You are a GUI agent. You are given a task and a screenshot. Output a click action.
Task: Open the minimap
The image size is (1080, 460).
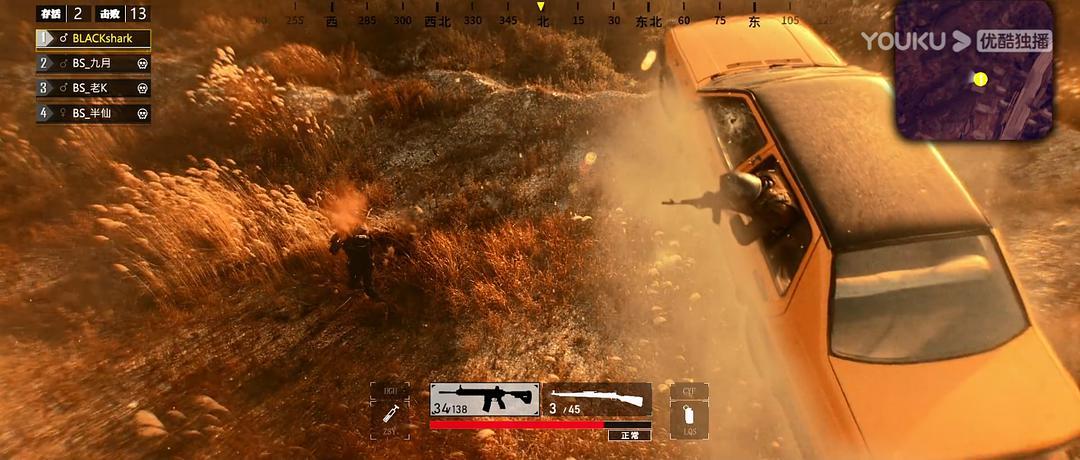pyautogui.click(x=972, y=70)
